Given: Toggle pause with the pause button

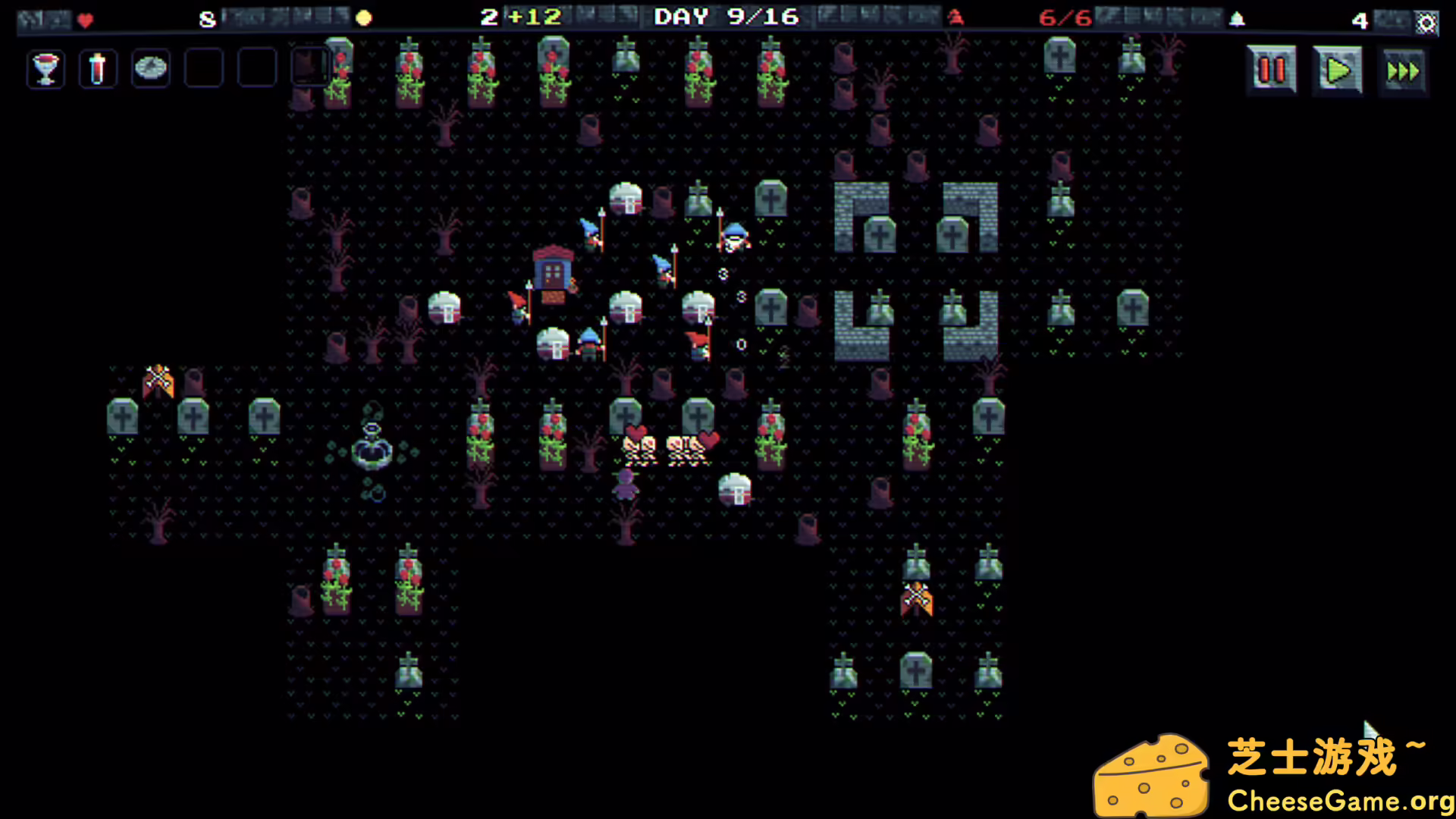Looking at the screenshot, I should point(1271,69).
